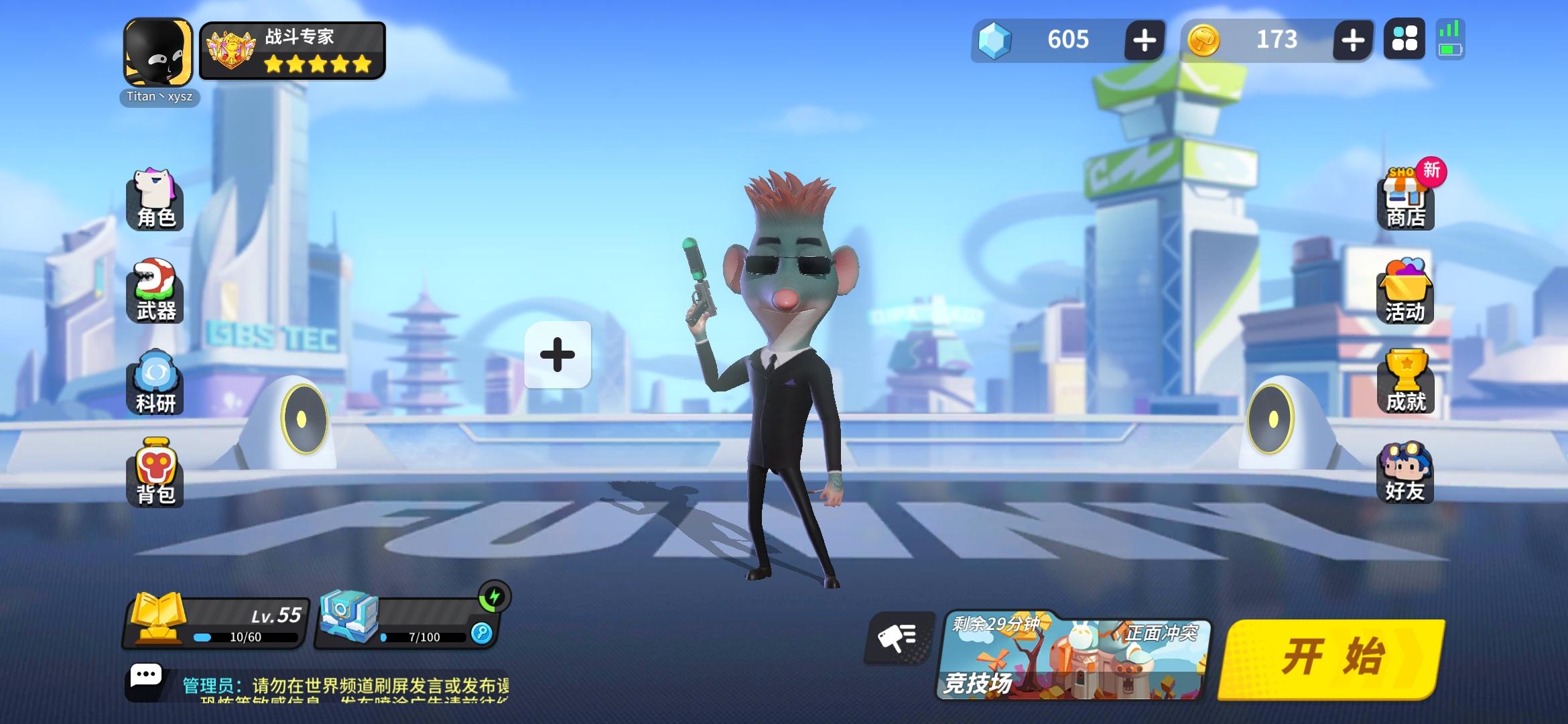1568x724 pixels.
Task: Open the 活动 events center
Action: (1405, 295)
